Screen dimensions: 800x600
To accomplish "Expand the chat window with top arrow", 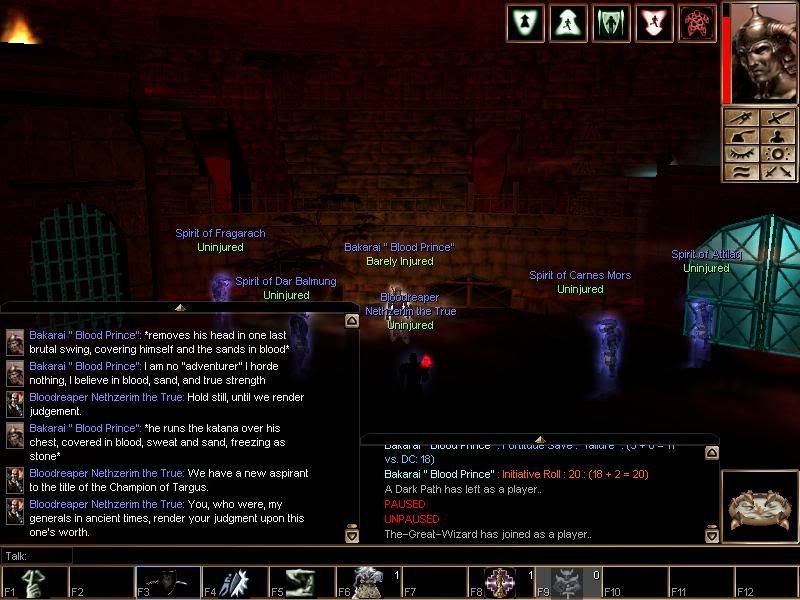I will coord(180,307).
